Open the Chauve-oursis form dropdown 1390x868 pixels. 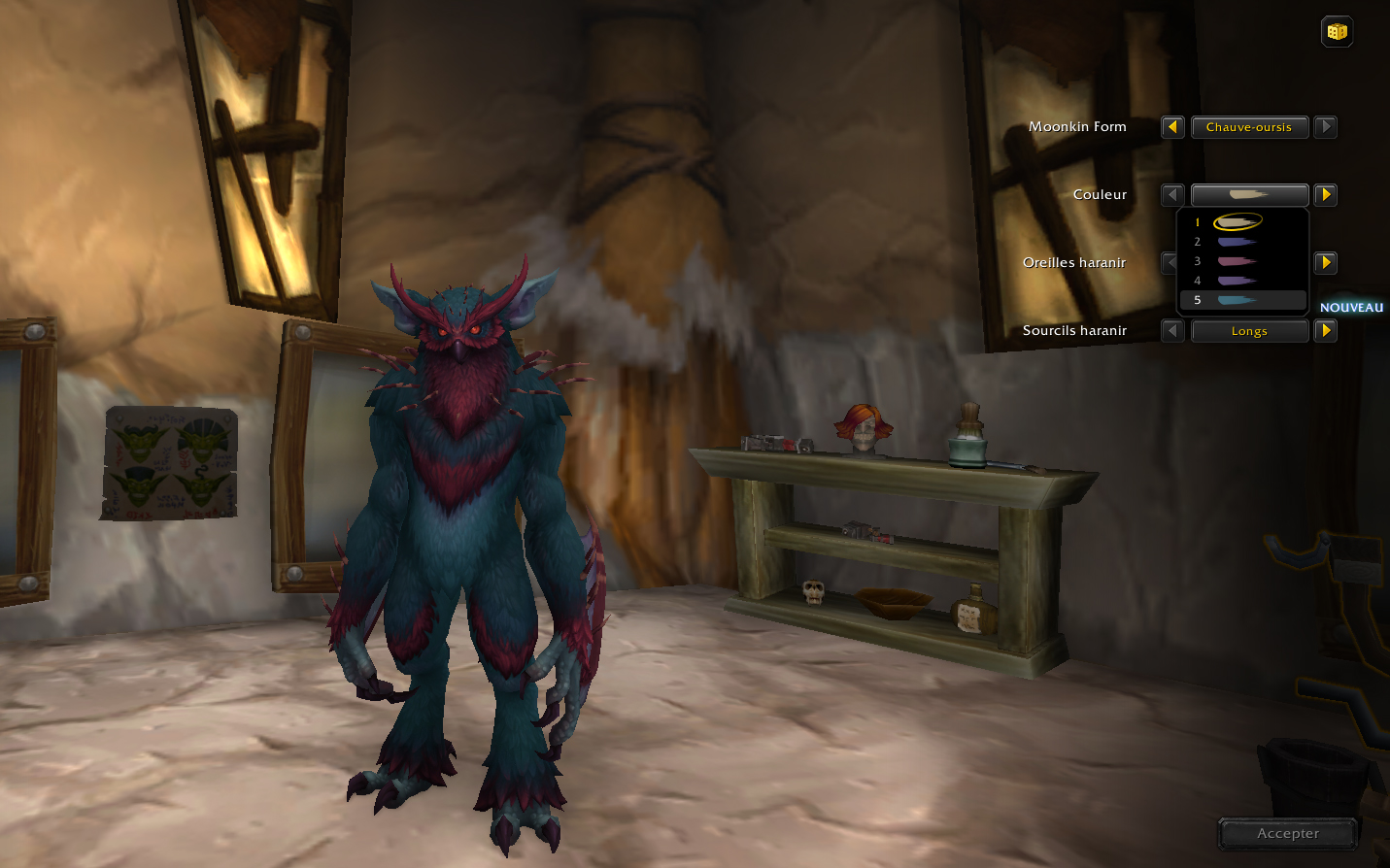pos(1249,127)
